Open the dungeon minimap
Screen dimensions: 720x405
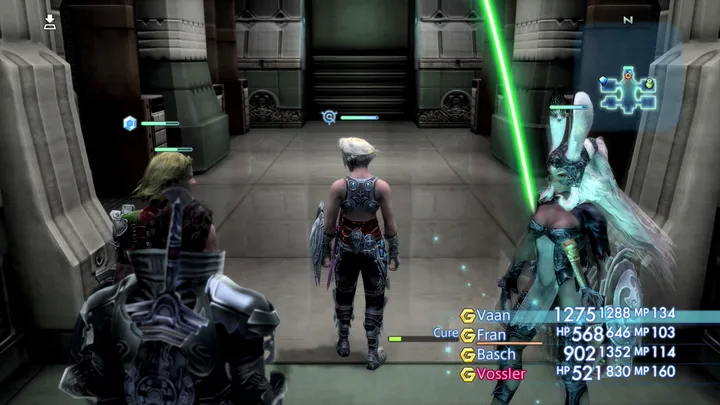click(x=628, y=90)
